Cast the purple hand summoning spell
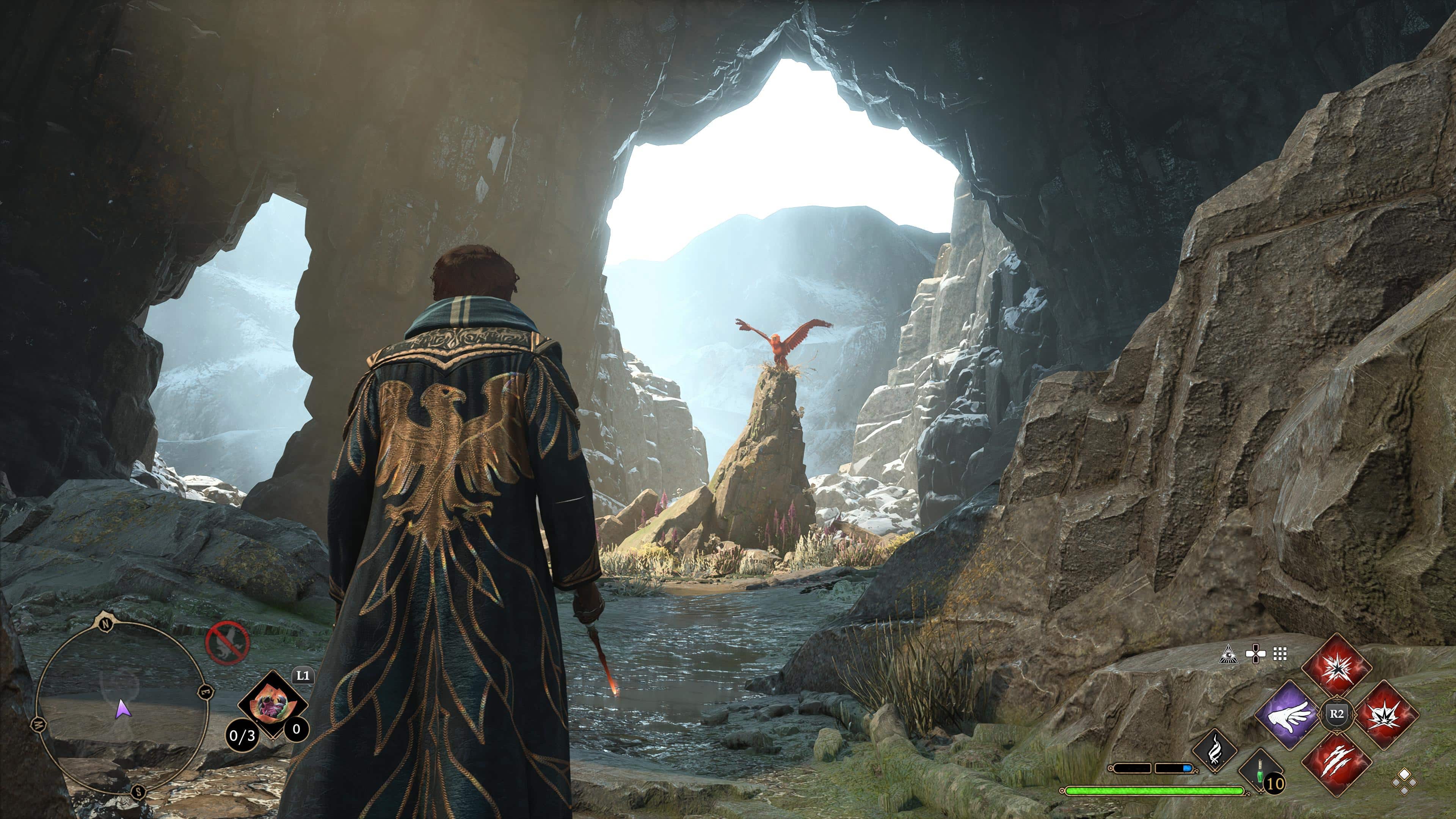Image resolution: width=1456 pixels, height=819 pixels. [x=1288, y=714]
